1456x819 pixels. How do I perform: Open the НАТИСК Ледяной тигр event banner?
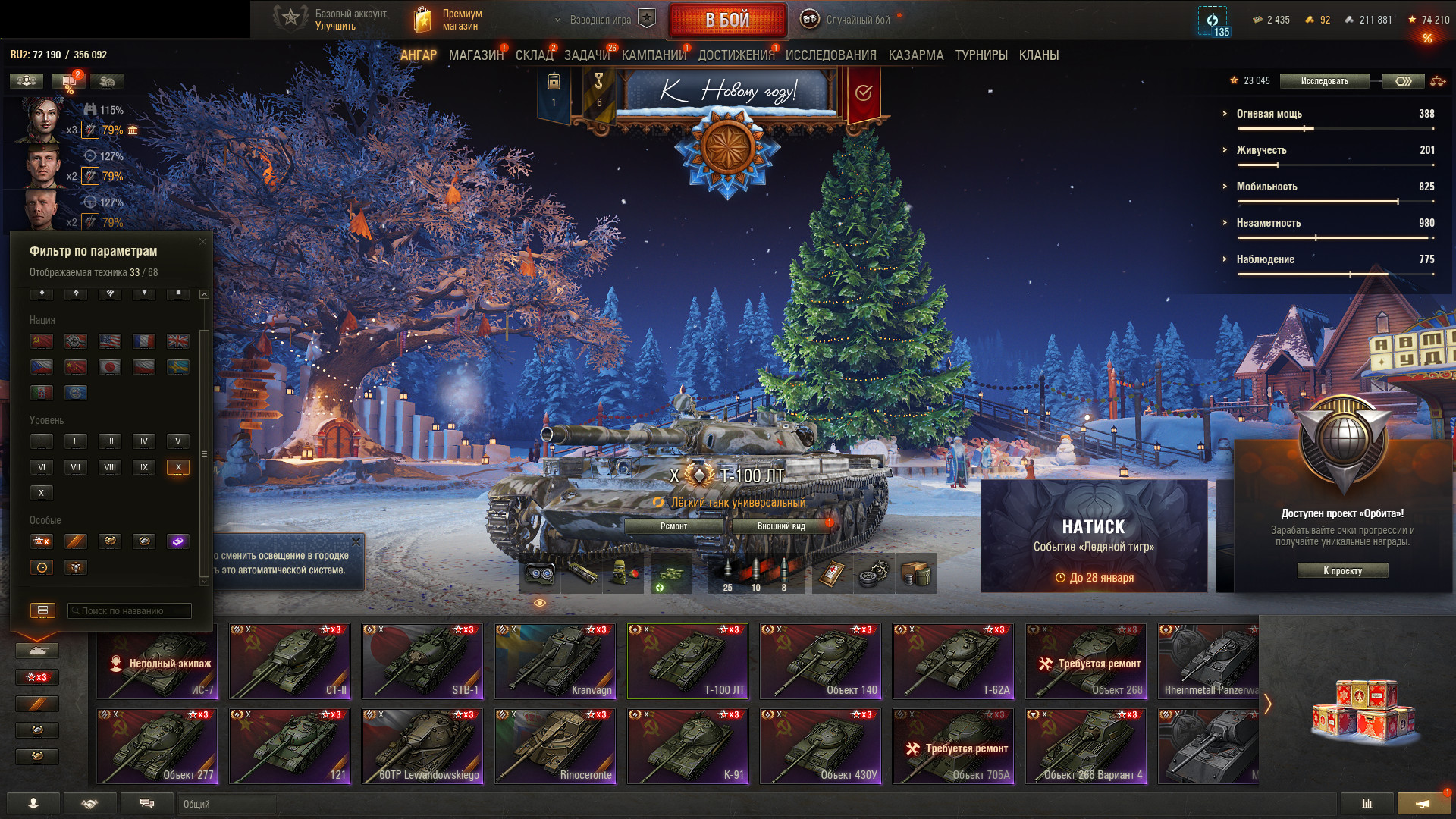(x=1094, y=536)
